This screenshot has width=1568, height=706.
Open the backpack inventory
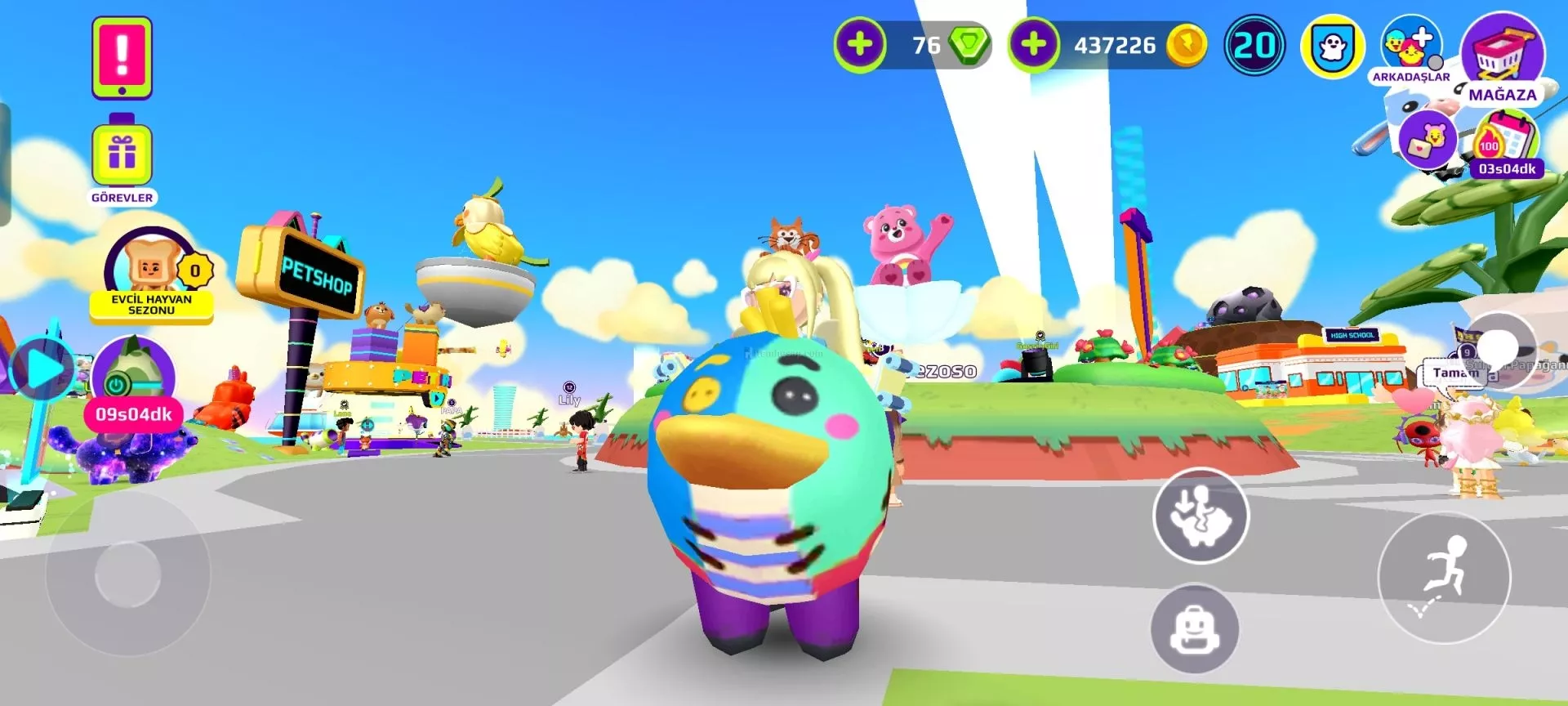click(1195, 628)
